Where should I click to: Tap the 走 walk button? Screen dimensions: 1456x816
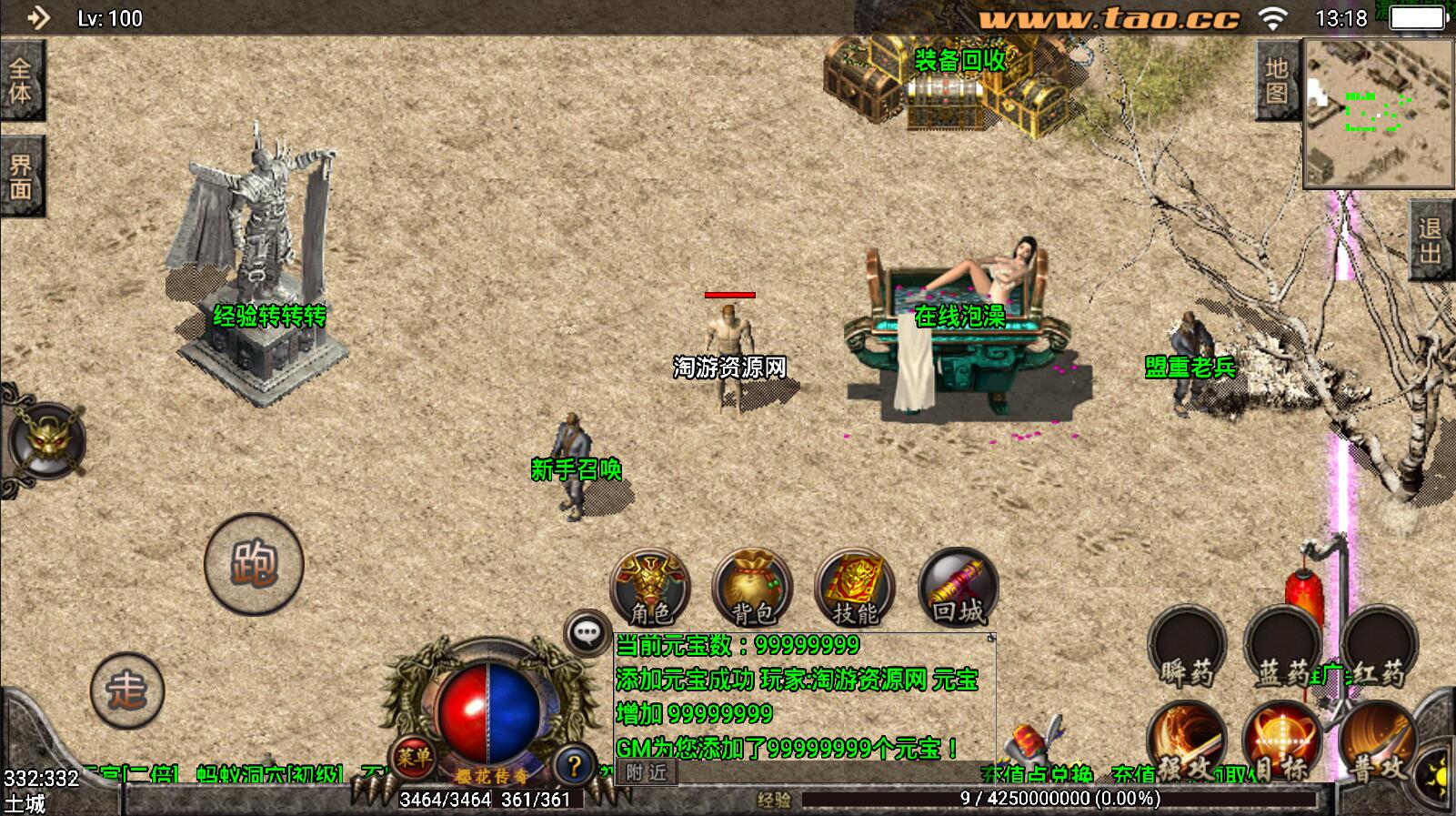tap(127, 690)
